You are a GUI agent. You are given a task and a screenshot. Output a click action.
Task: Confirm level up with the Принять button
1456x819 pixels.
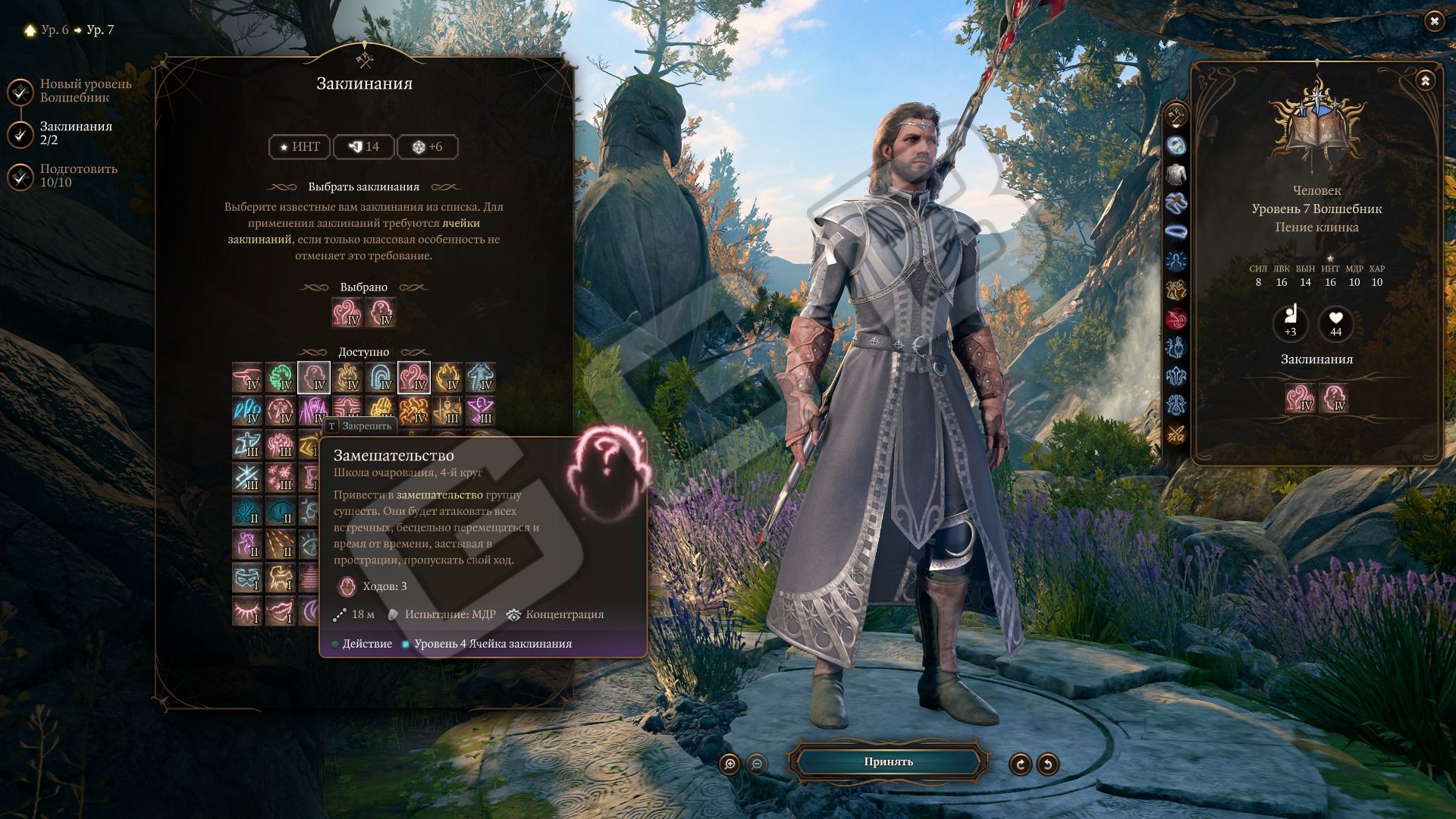888,762
